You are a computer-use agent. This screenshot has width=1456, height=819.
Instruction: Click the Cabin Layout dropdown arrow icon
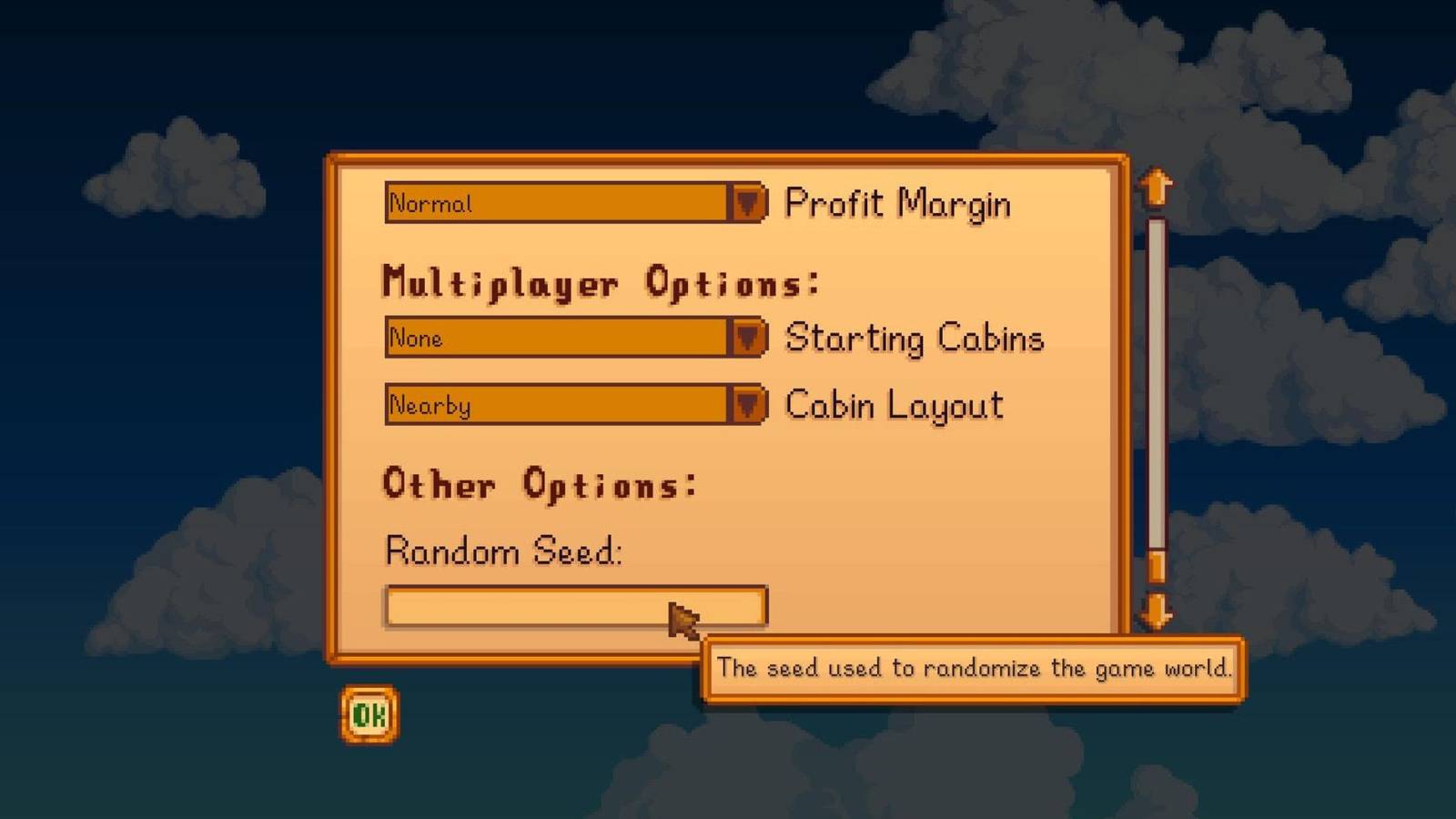point(748,405)
